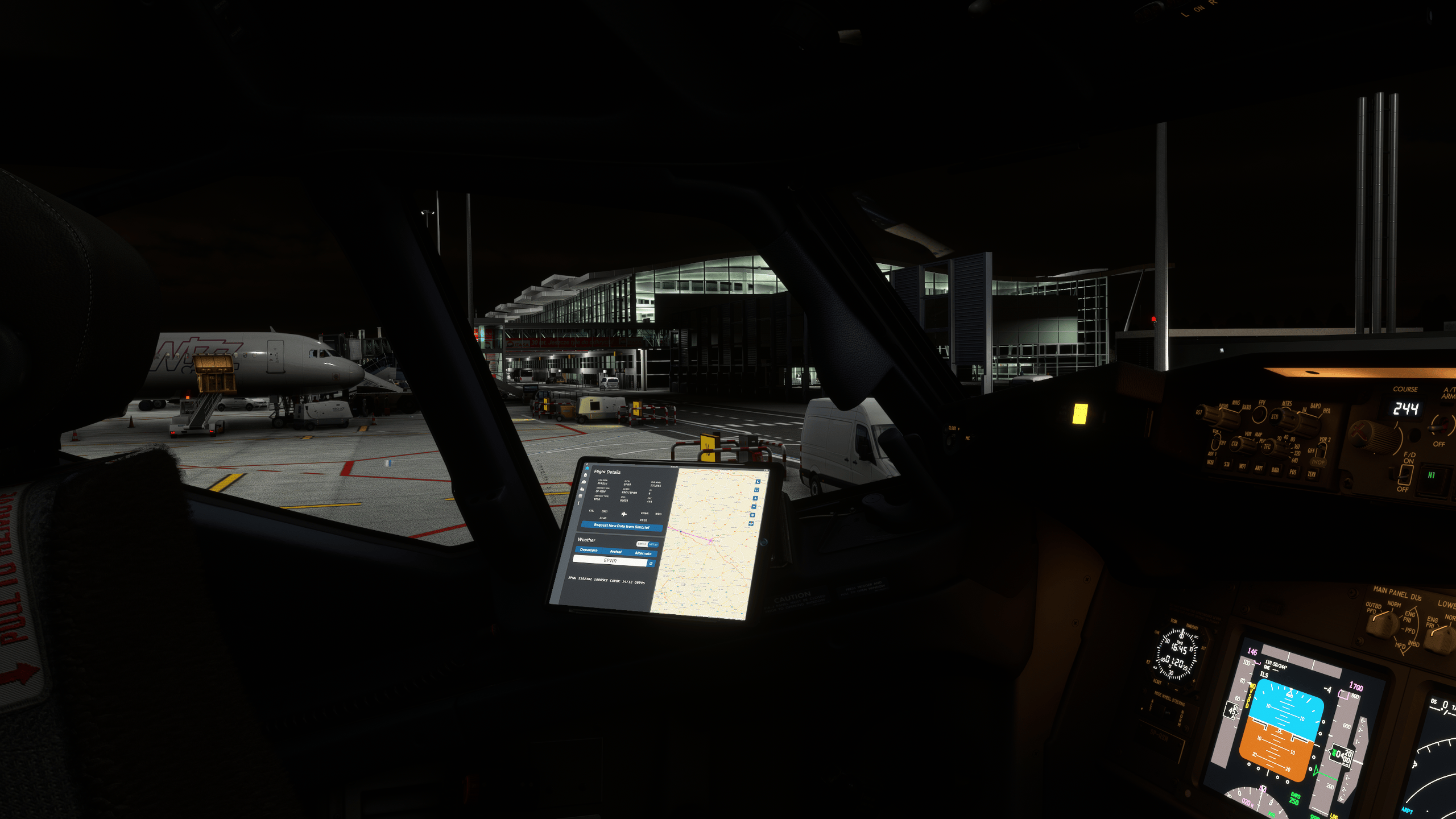
Task: Toggle the weather display to METAR
Action: tap(653, 544)
